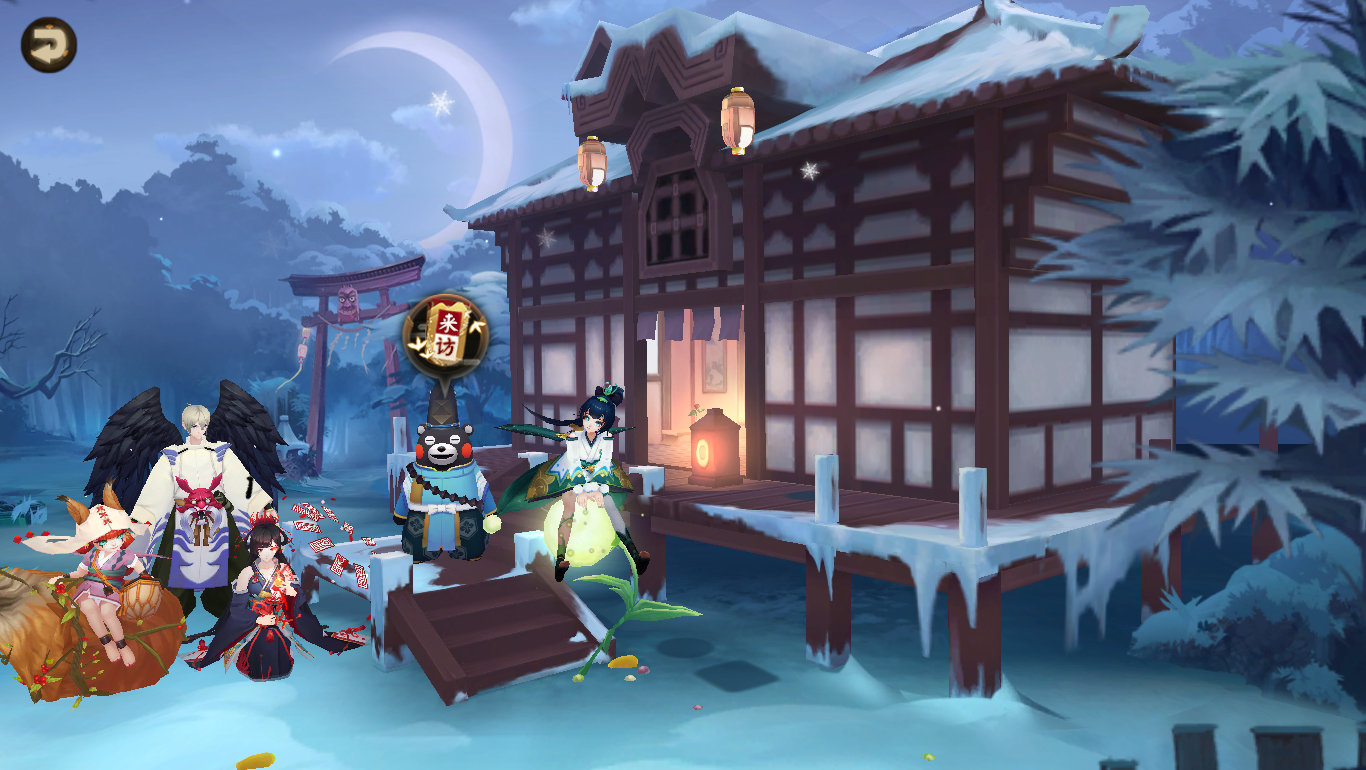Select the red mask hanging on the torii gate

pyautogui.click(x=349, y=300)
